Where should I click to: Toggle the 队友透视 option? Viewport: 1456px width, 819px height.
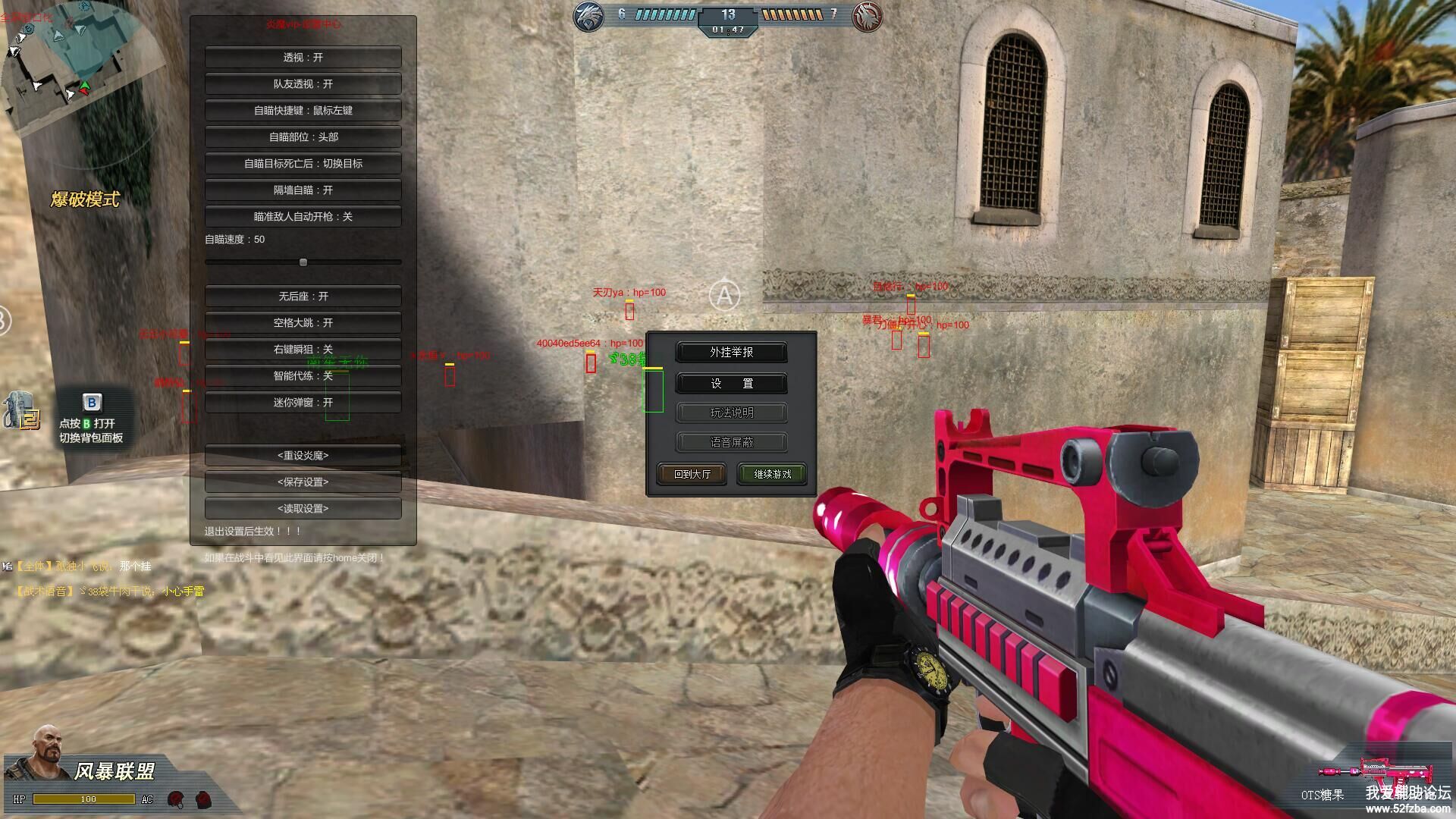pos(303,84)
